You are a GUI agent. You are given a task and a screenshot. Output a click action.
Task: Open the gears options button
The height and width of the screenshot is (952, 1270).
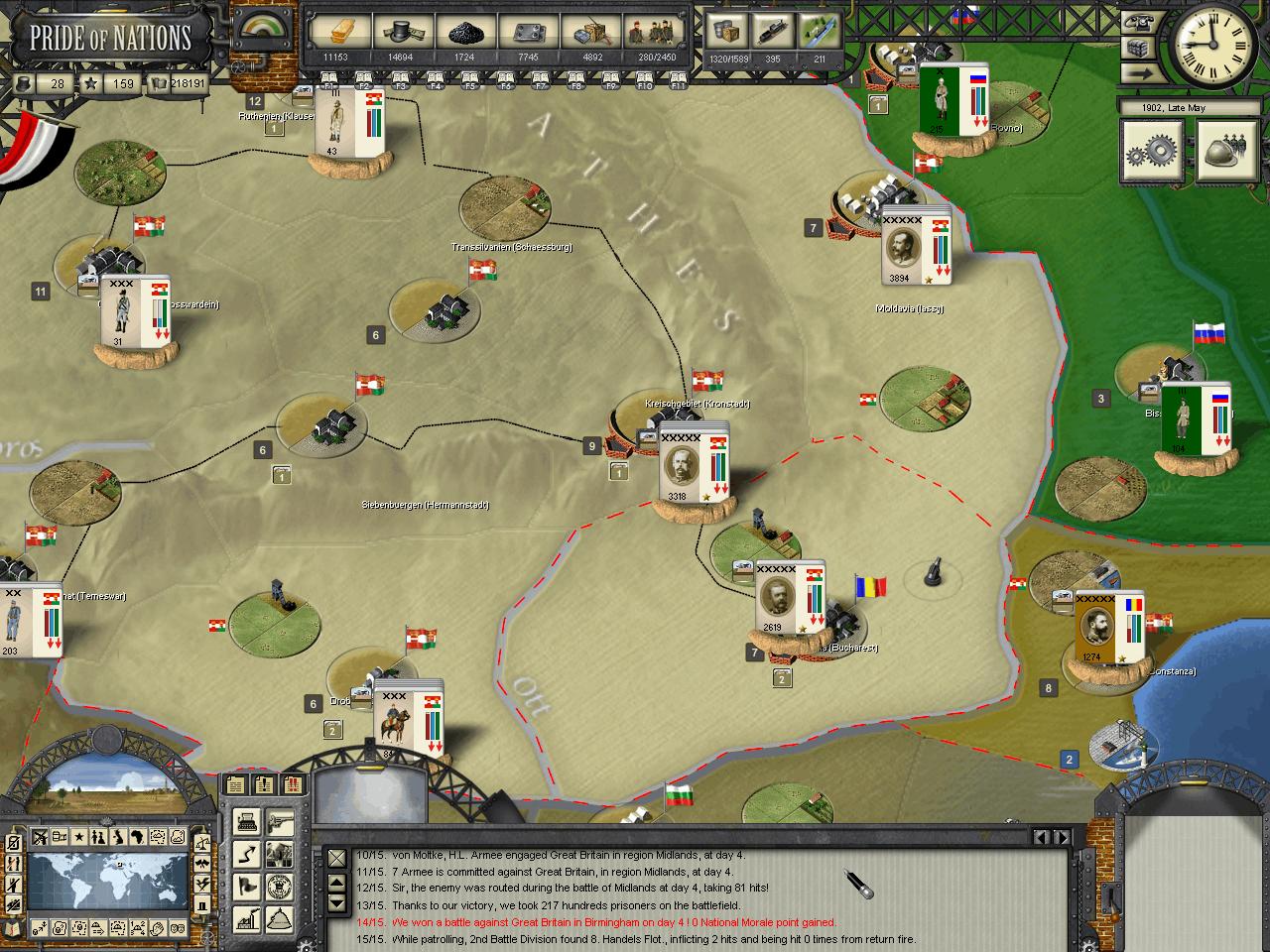pyautogui.click(x=1152, y=151)
